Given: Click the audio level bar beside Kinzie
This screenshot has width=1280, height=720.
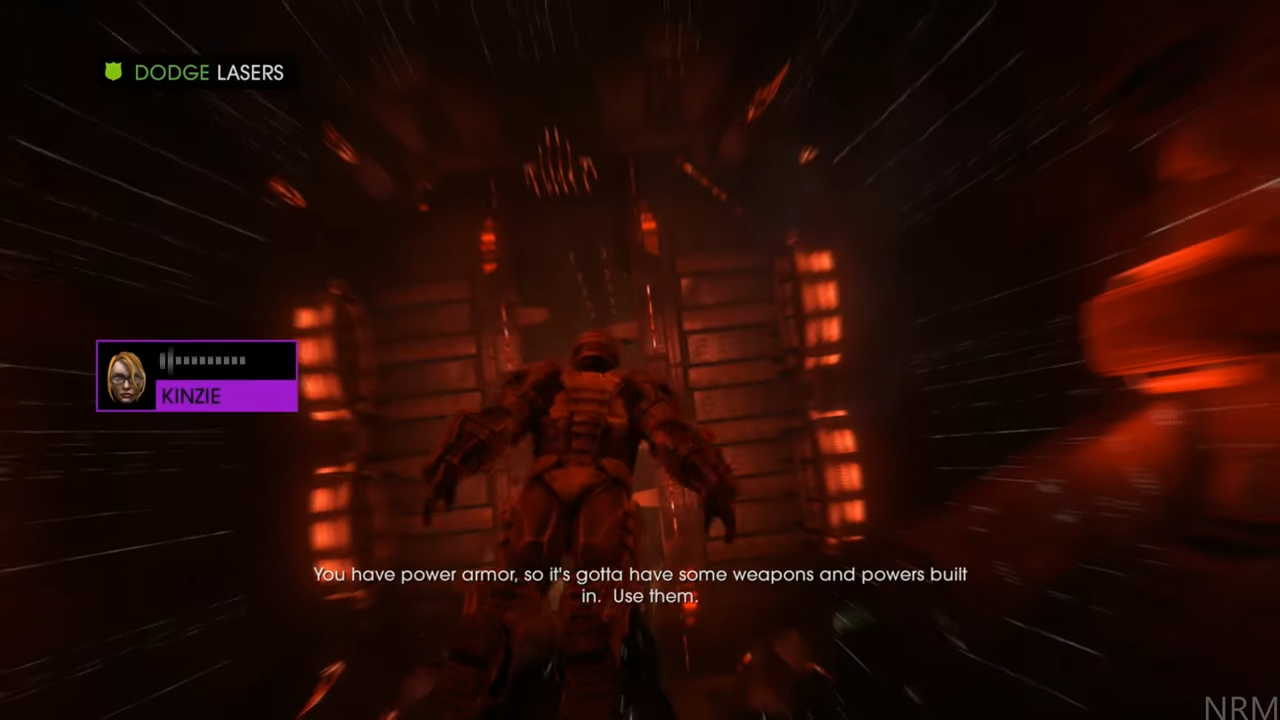Looking at the screenshot, I should pyautogui.click(x=200, y=360).
